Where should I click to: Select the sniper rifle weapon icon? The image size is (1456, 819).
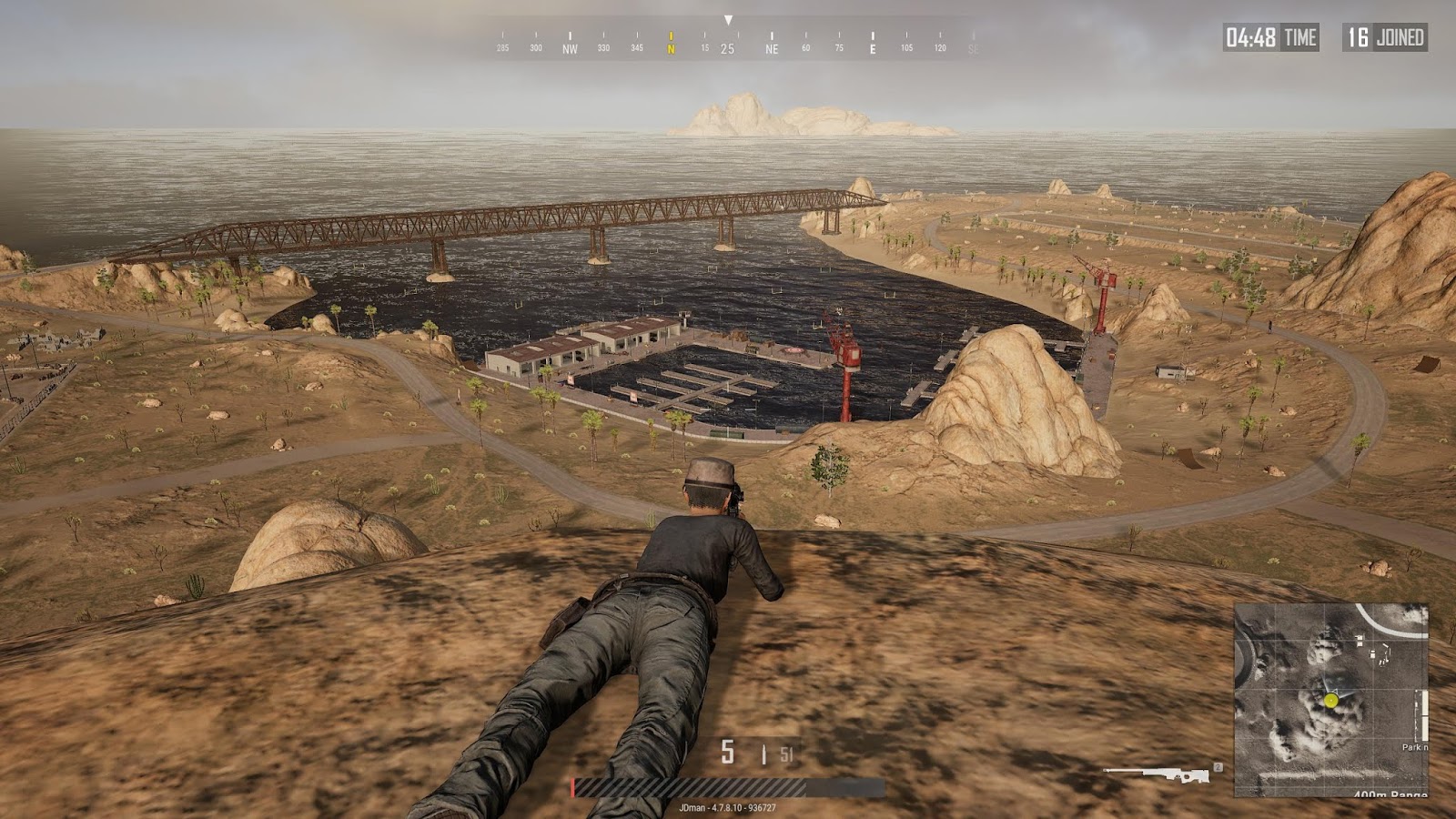tap(1158, 775)
